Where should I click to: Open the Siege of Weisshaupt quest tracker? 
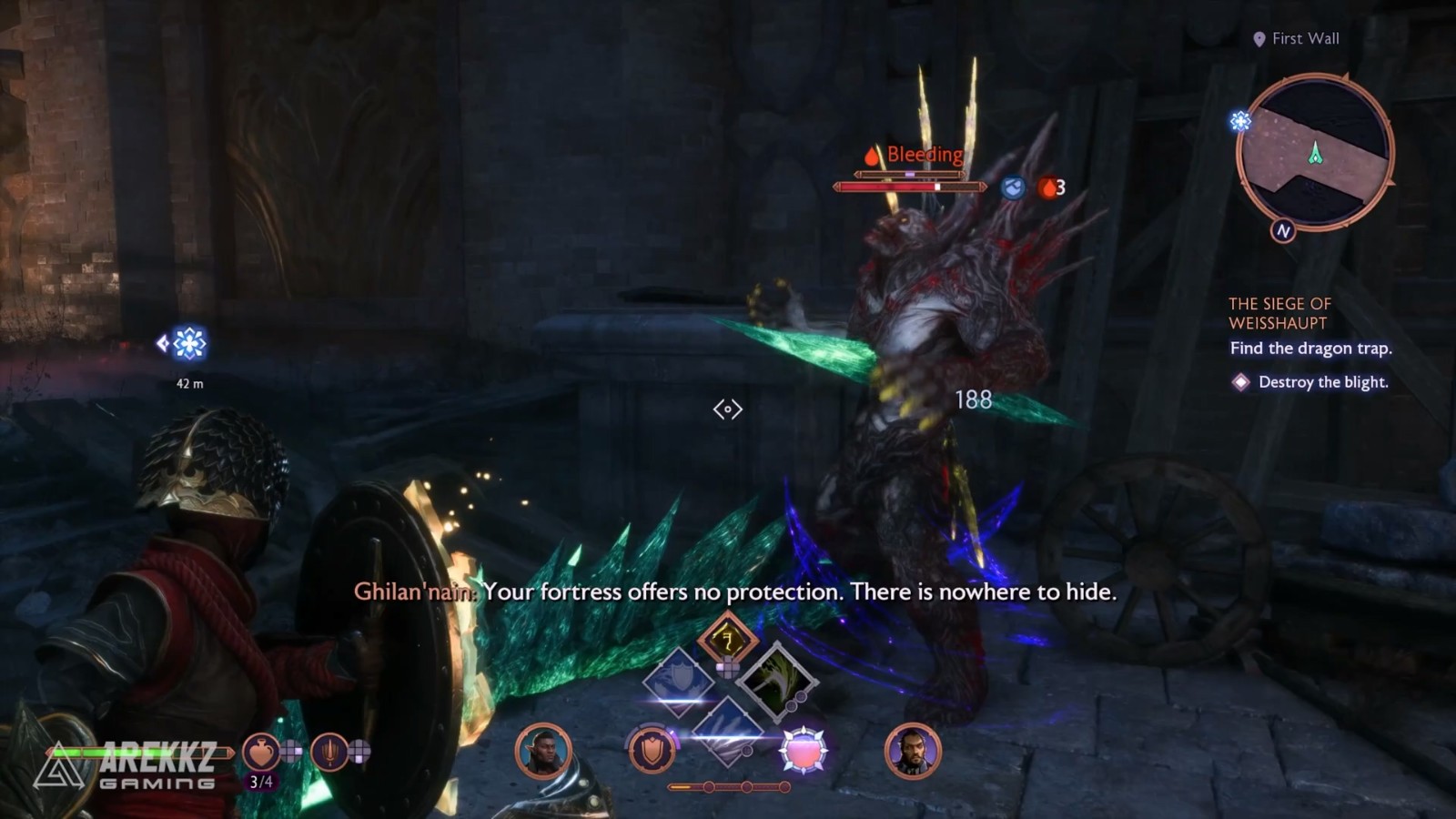click(1279, 313)
